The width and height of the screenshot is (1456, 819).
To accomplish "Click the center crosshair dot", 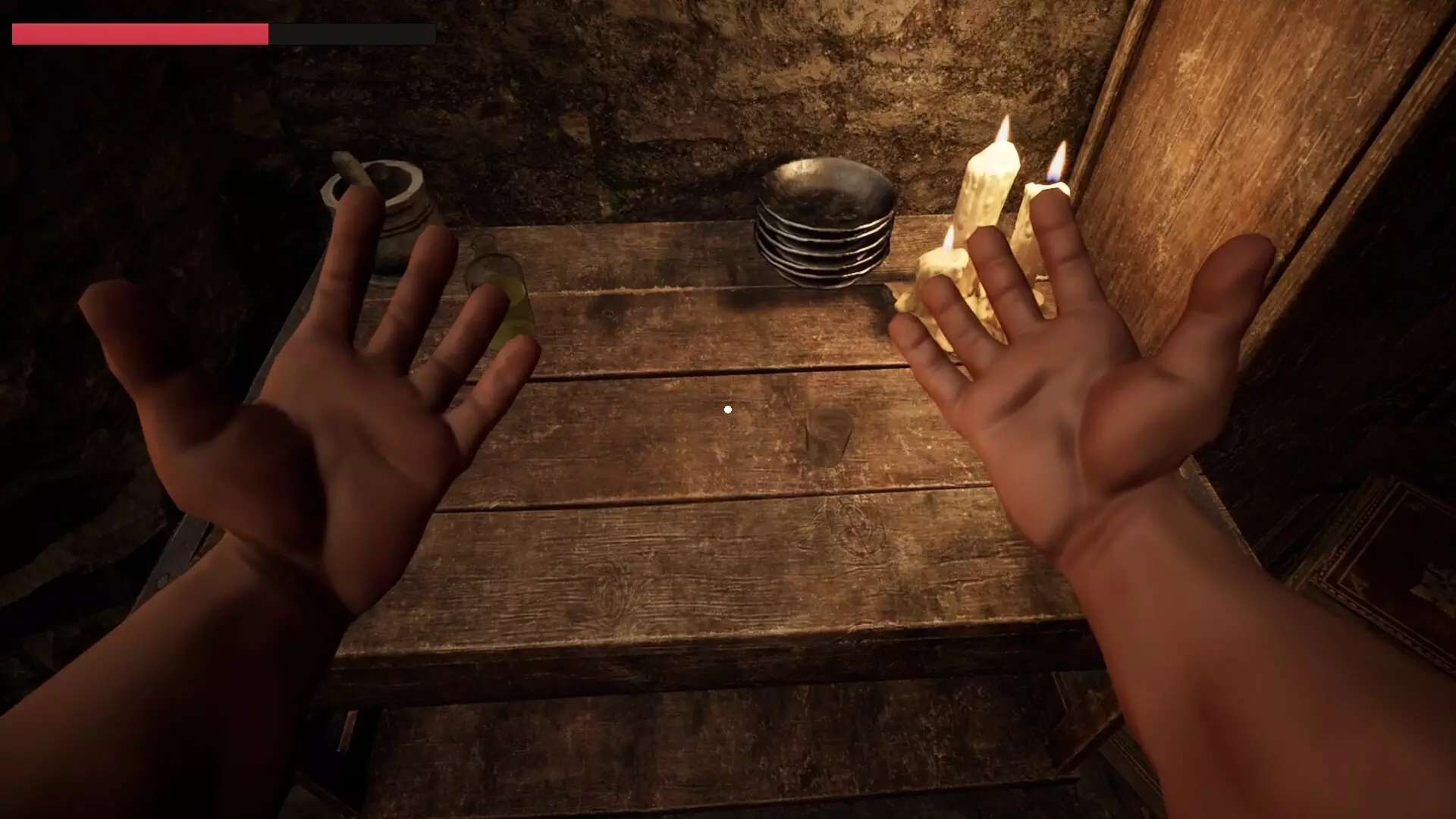I will pyautogui.click(x=727, y=409).
